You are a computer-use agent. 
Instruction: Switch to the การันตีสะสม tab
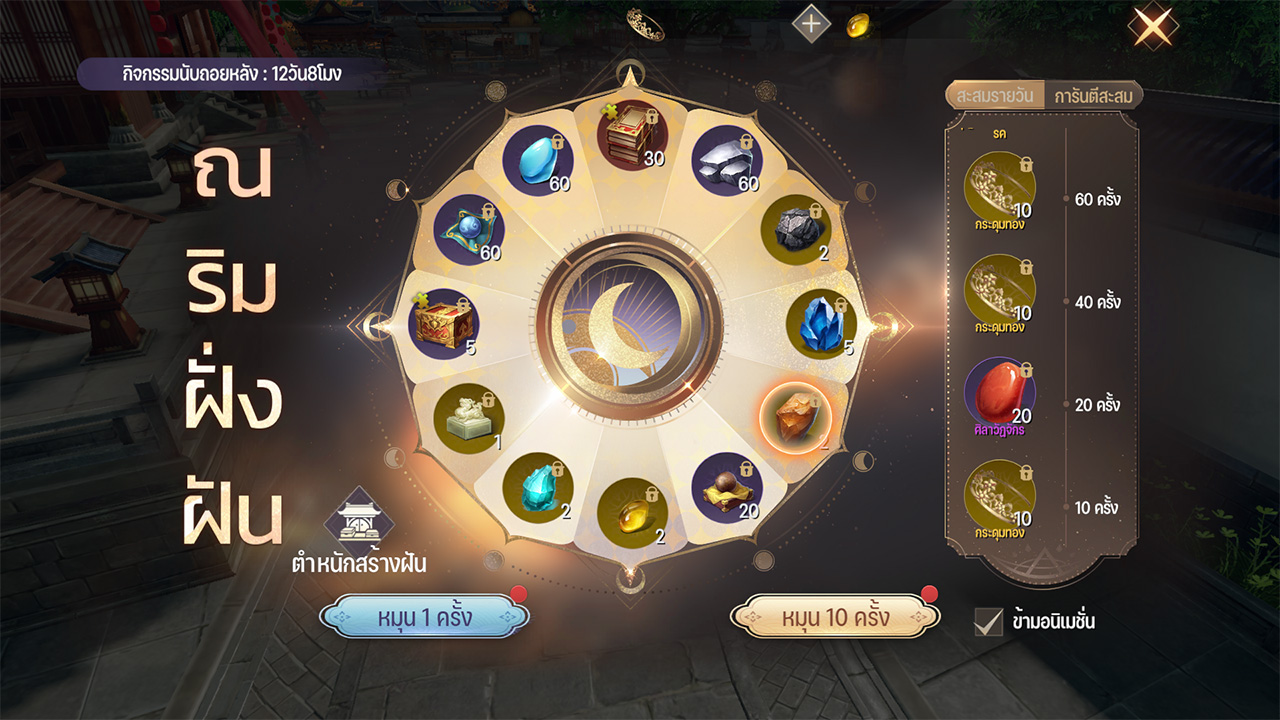1092,96
